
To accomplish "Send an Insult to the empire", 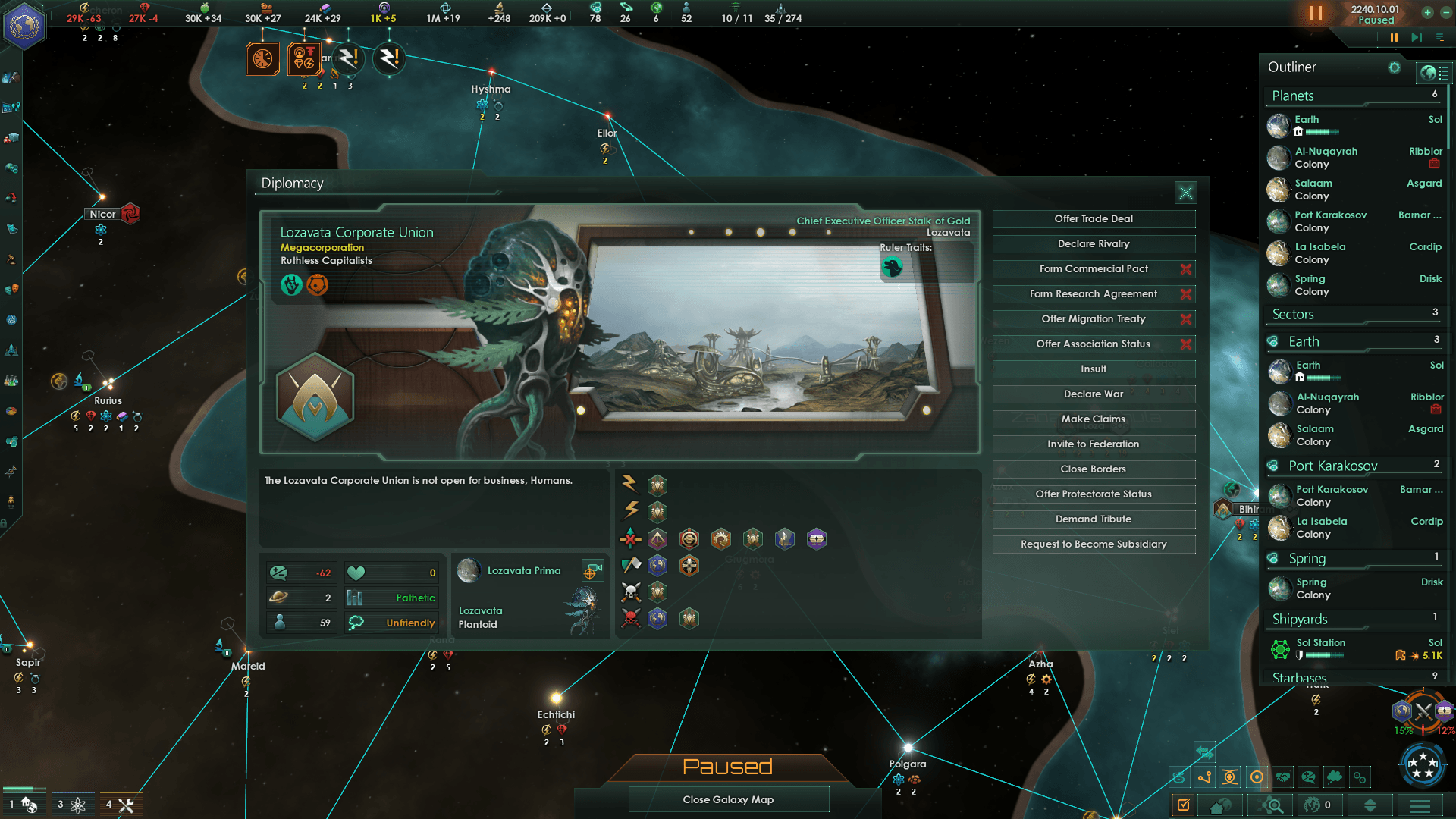I will pyautogui.click(x=1094, y=369).
